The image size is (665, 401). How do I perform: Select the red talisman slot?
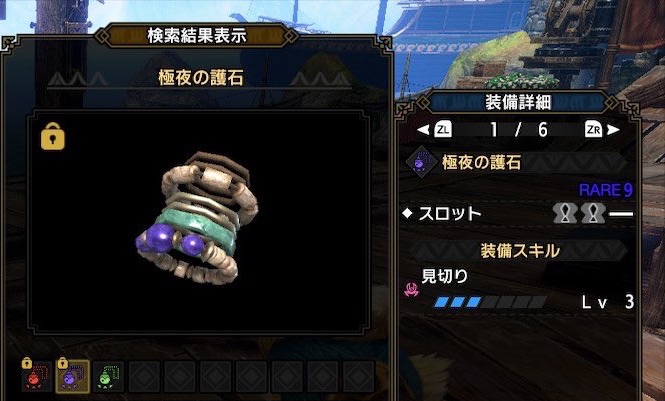[x=35, y=377]
